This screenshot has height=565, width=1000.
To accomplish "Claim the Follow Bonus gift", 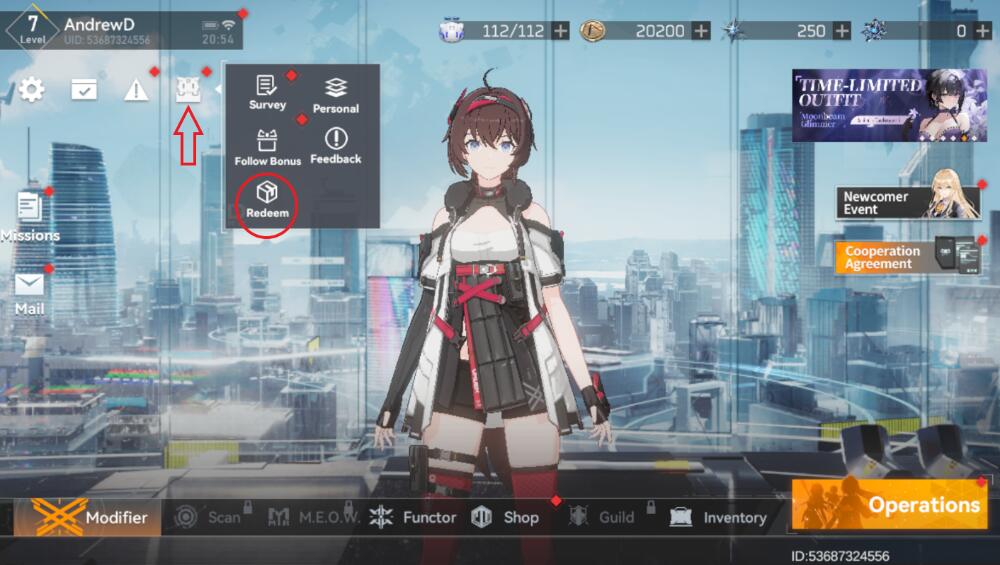I will [267, 147].
